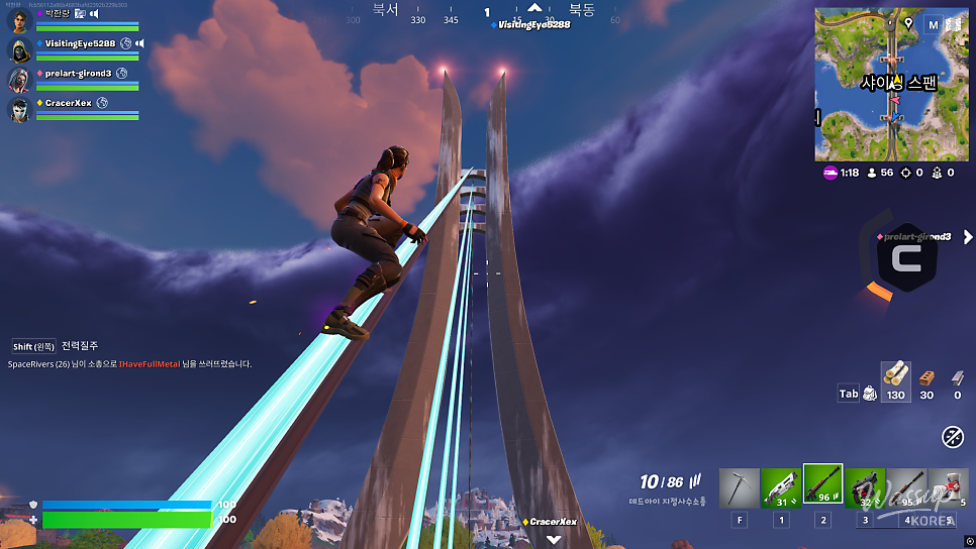Viewport: 976px width, 549px height.
Task: Click prelart-girond3's squad avatar
Action: click(20, 80)
